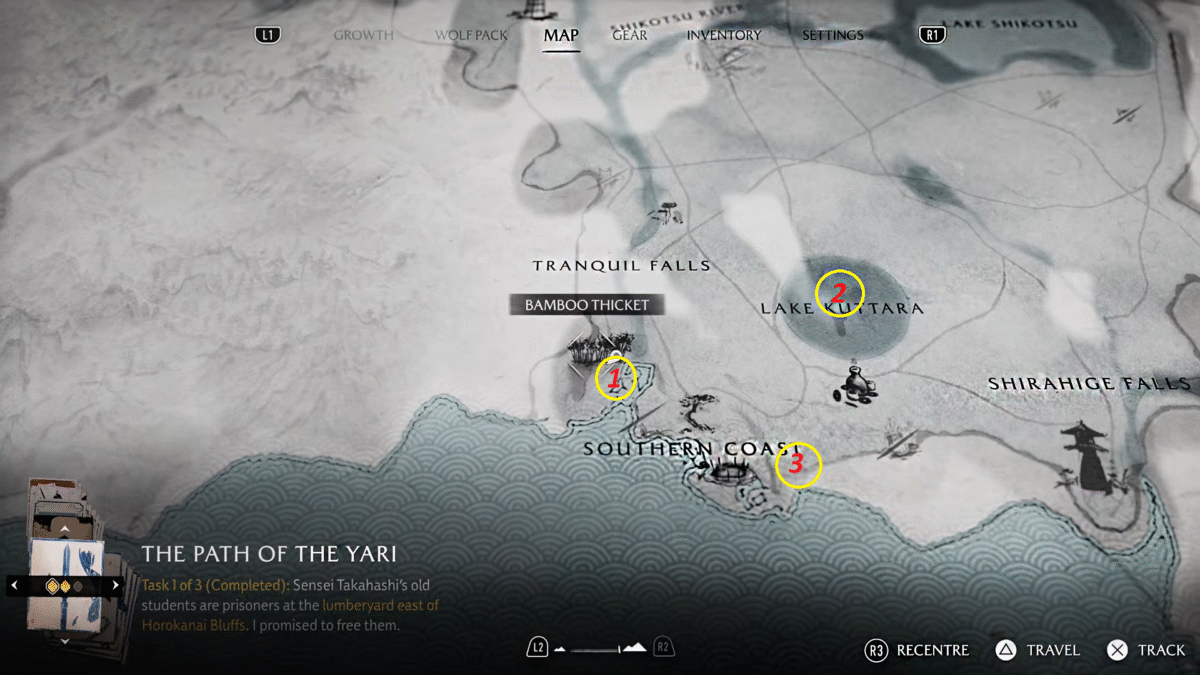
Task: Move to the next quest card below
Action: pos(65,640)
